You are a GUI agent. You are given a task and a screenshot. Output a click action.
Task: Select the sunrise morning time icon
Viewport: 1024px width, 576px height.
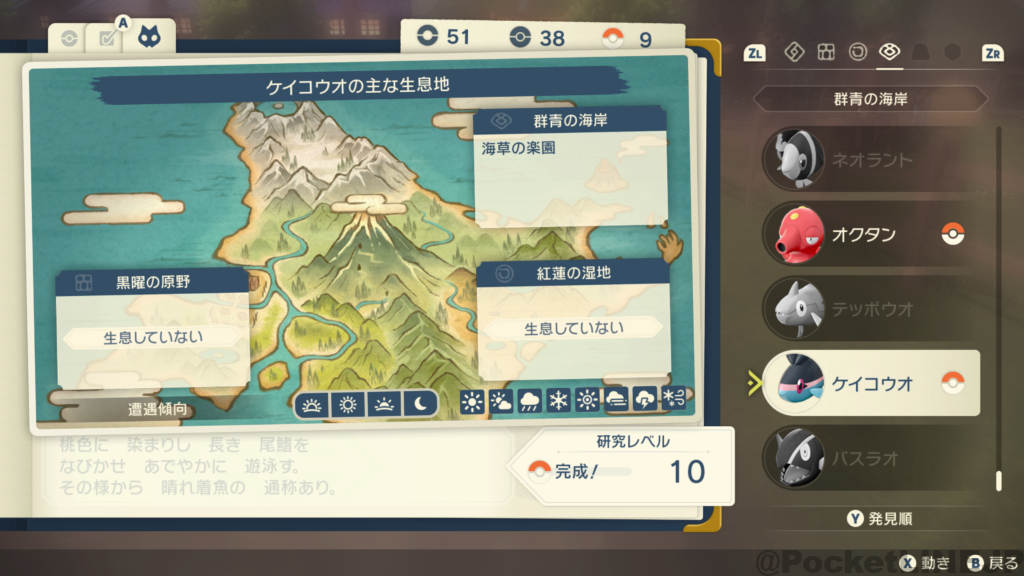tap(313, 404)
